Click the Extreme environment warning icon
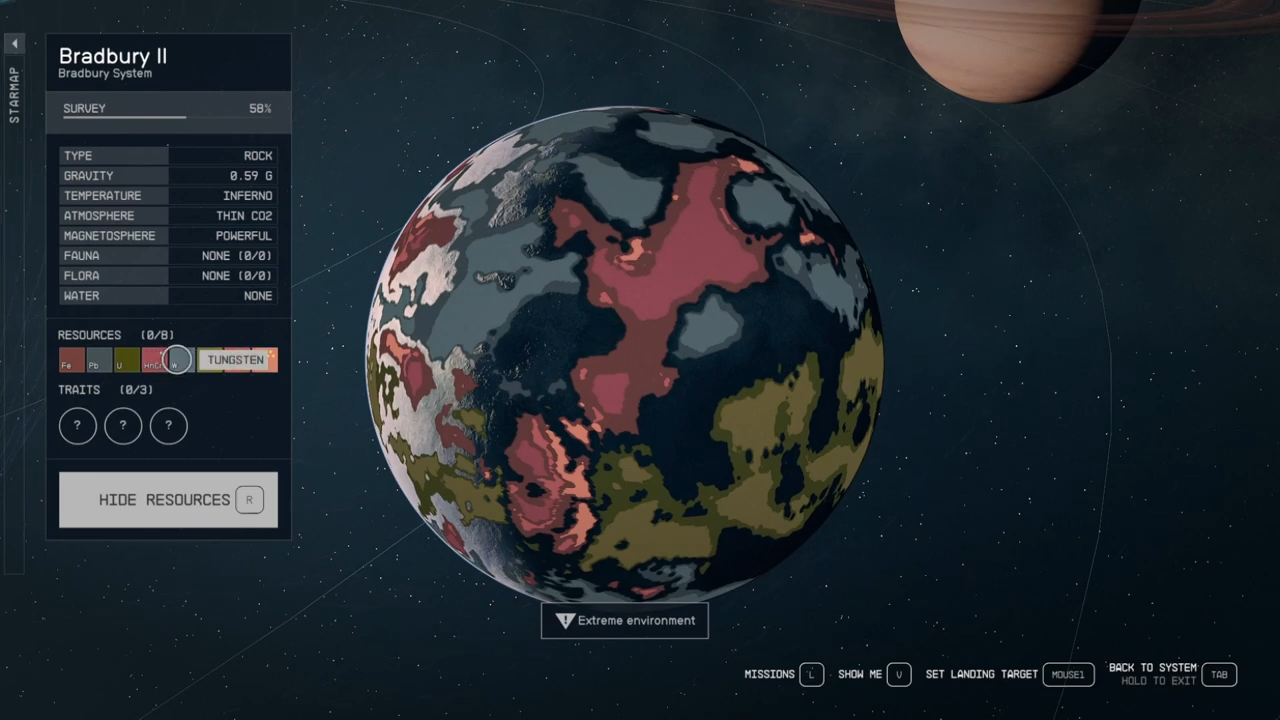 565,620
